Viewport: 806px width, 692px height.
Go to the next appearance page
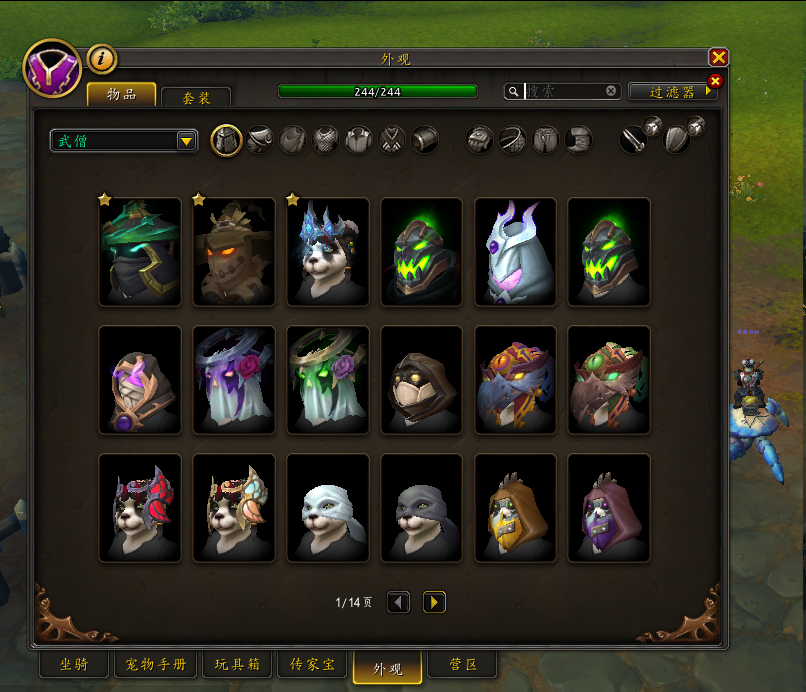click(x=434, y=602)
